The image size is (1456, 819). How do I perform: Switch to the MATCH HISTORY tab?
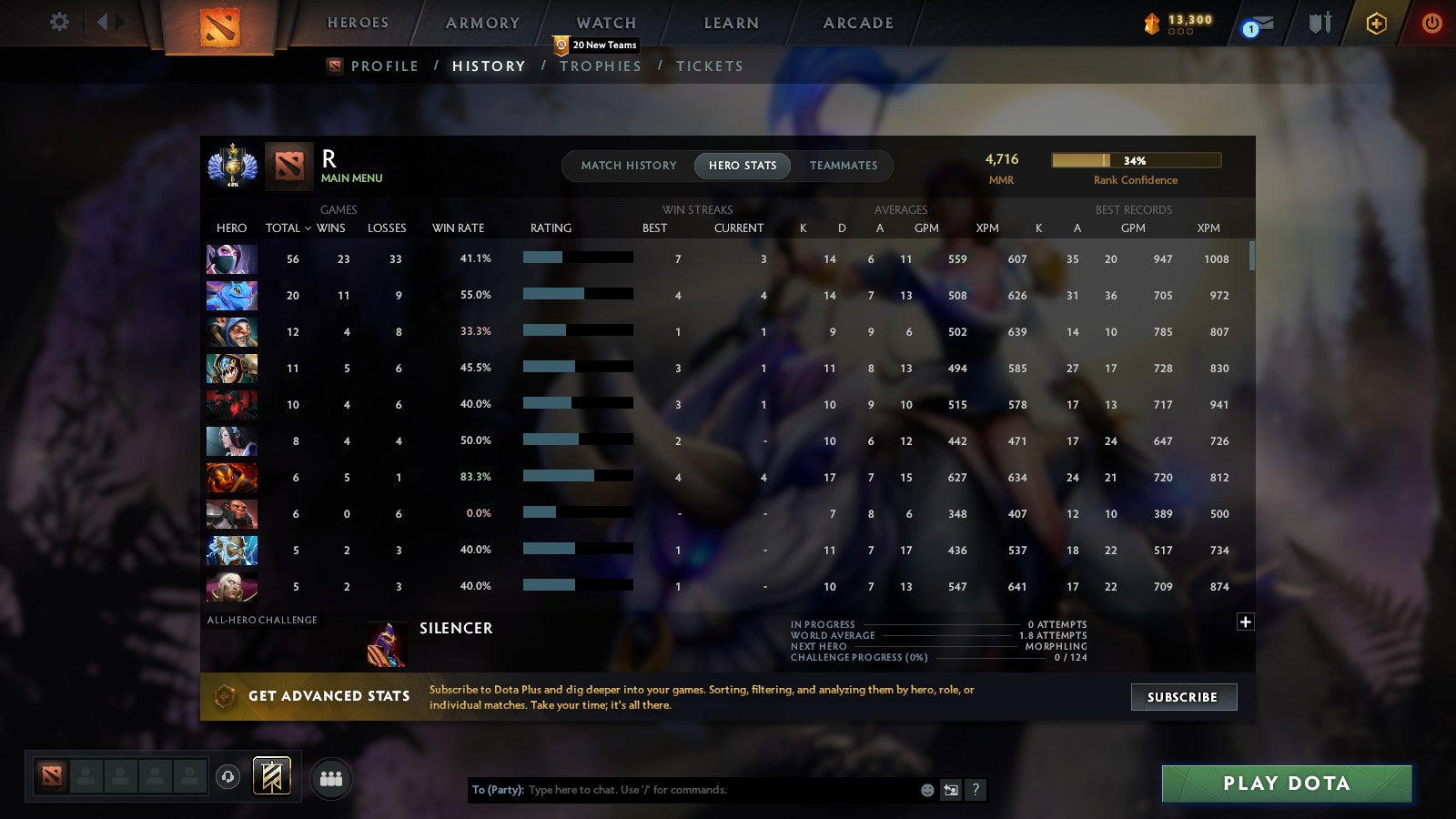(x=628, y=166)
